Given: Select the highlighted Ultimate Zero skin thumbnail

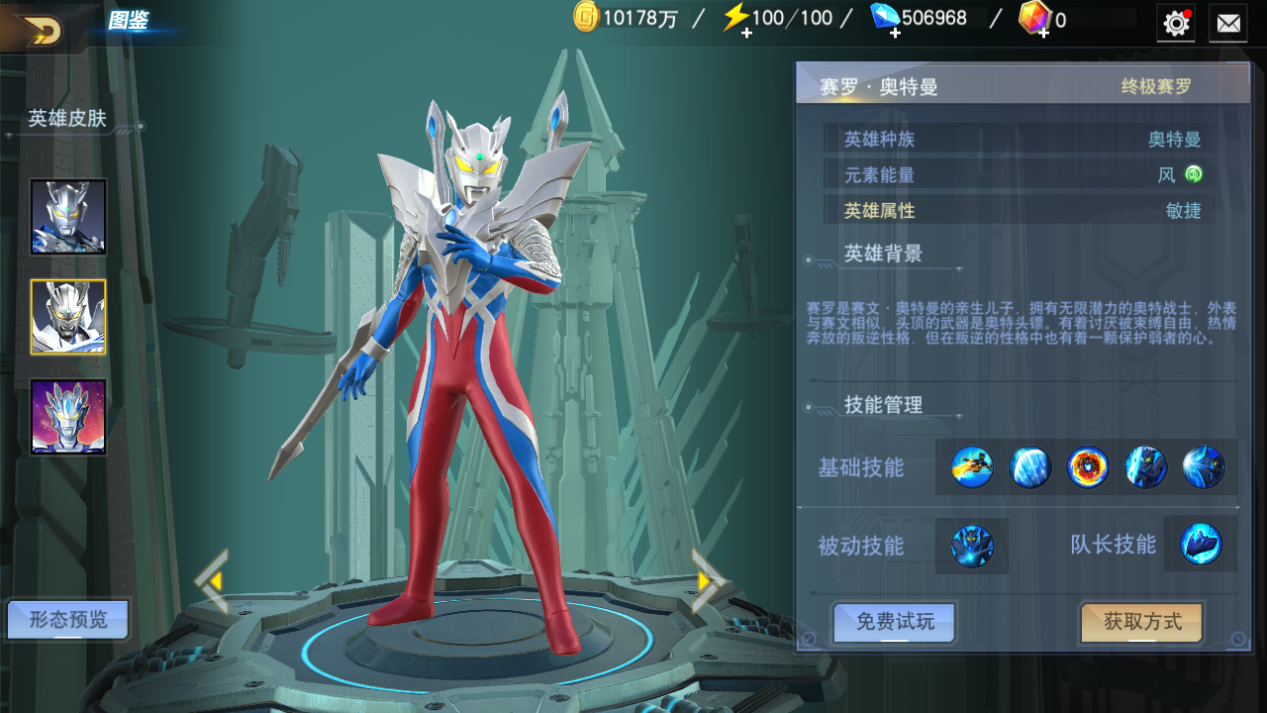Looking at the screenshot, I should pyautogui.click(x=68, y=317).
